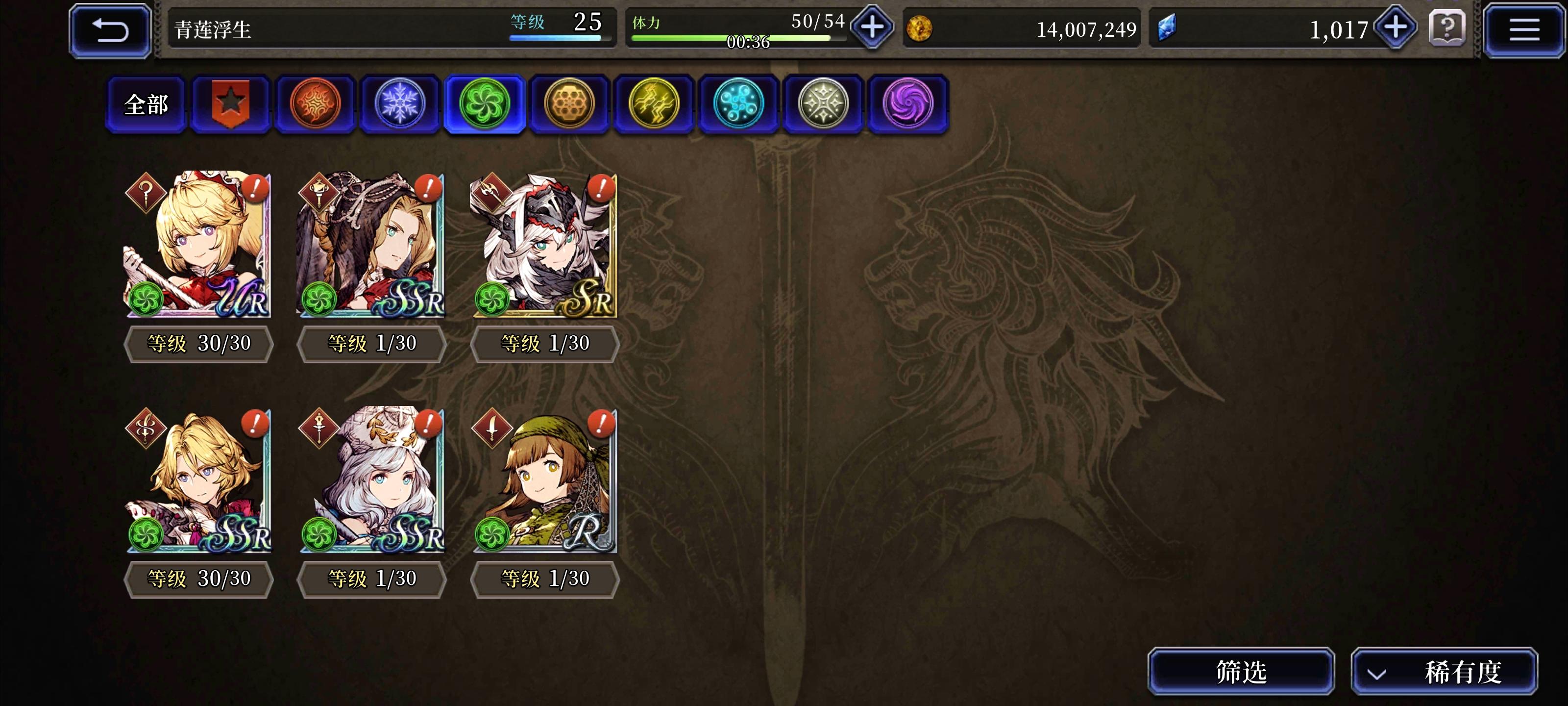Switch to the 全部 tab
Viewport: 1568px width, 706px height.
[x=146, y=103]
